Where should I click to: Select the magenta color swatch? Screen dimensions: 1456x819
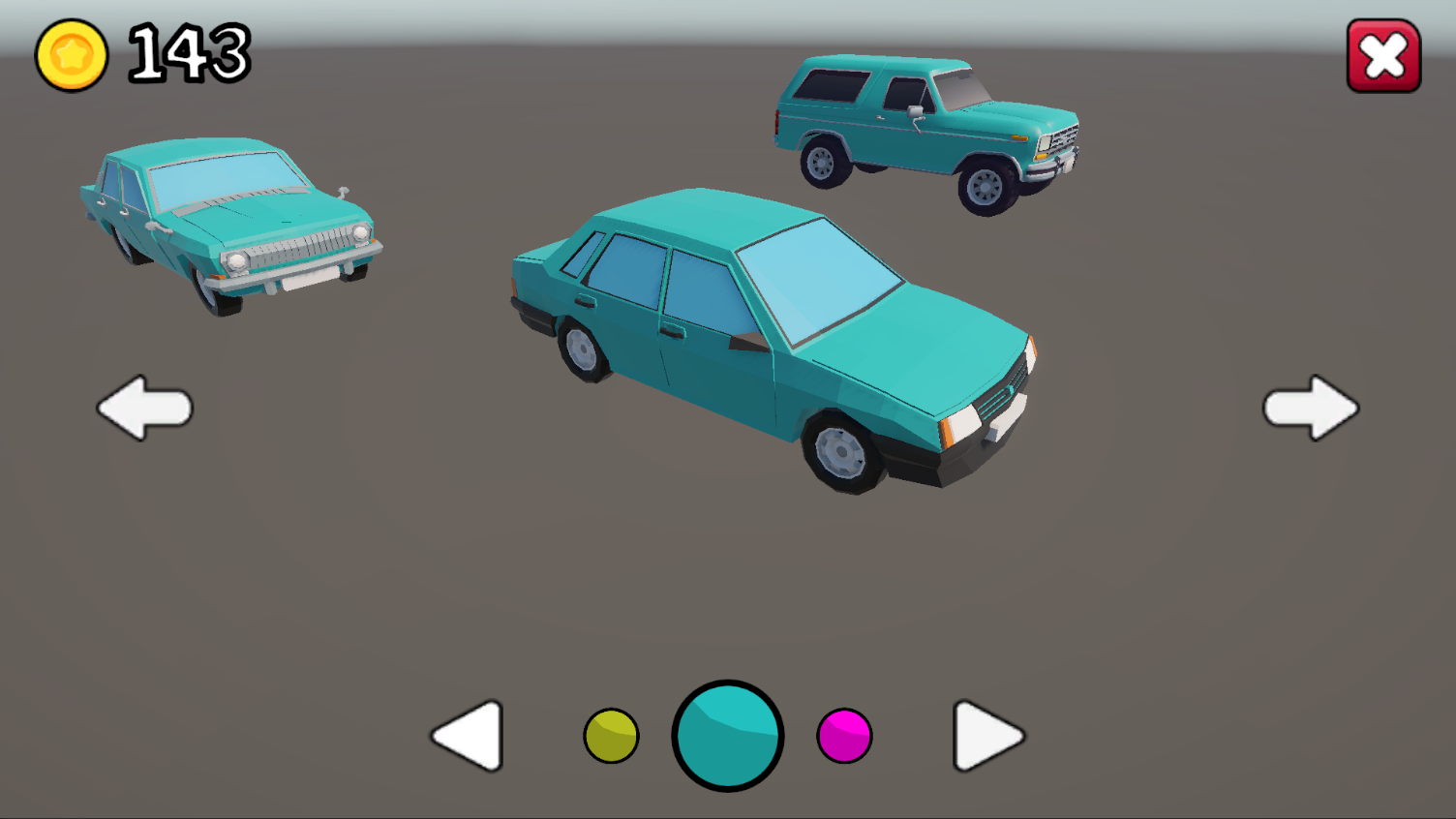[x=844, y=736]
